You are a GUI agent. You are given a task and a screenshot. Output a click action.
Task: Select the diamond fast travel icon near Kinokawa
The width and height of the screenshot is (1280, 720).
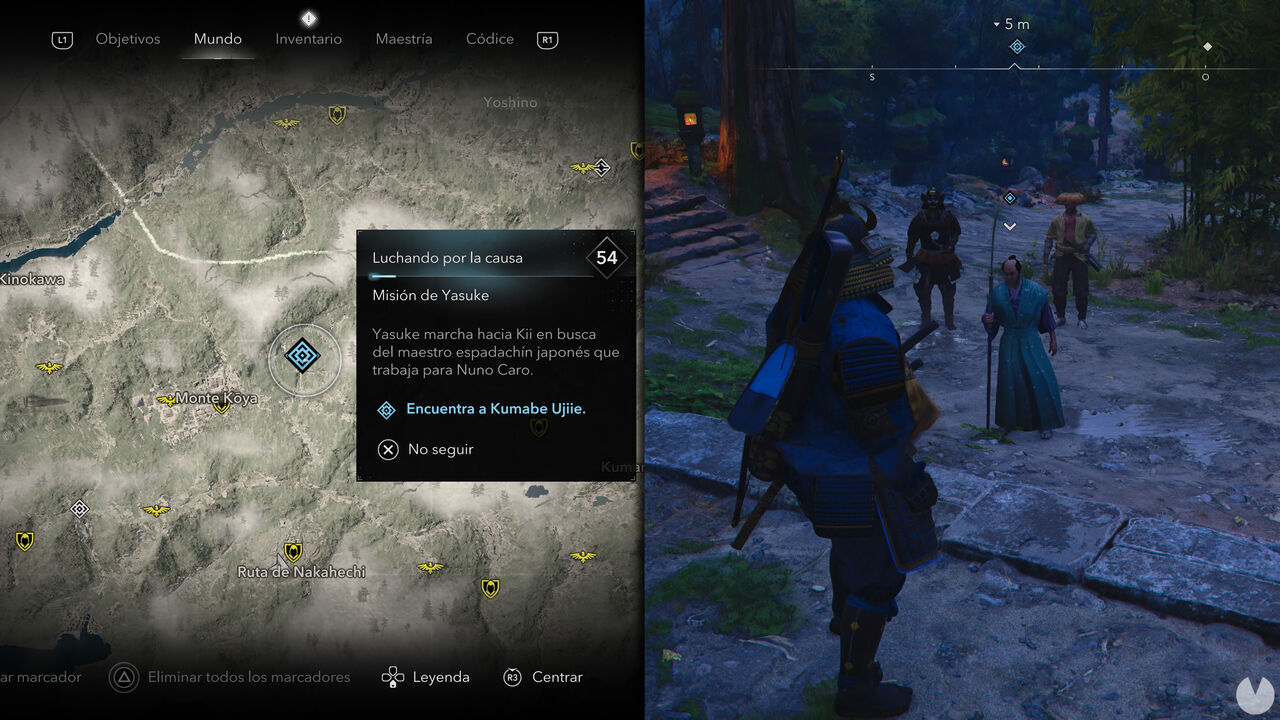[79, 508]
